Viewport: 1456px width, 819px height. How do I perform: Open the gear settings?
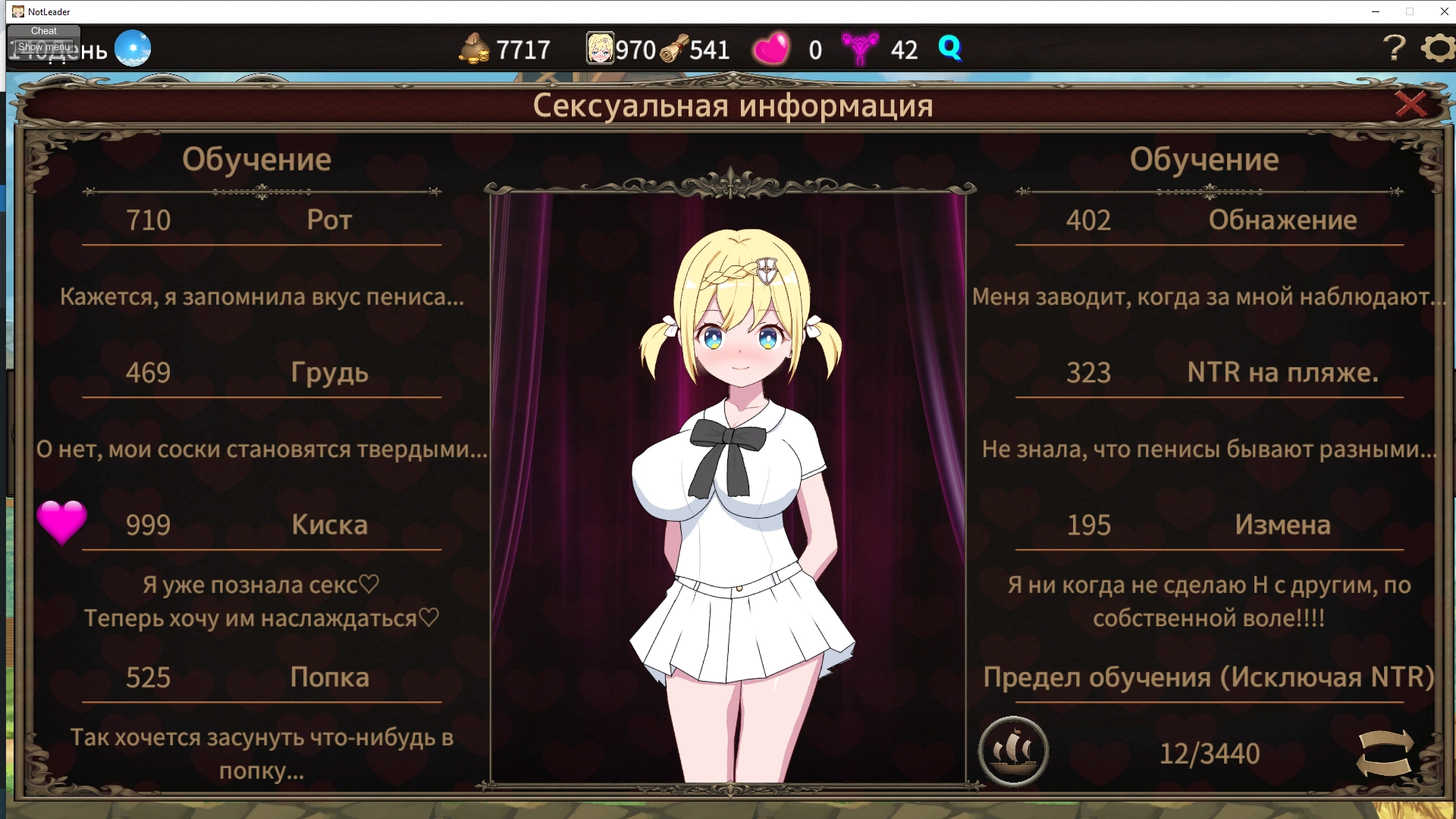1438,49
